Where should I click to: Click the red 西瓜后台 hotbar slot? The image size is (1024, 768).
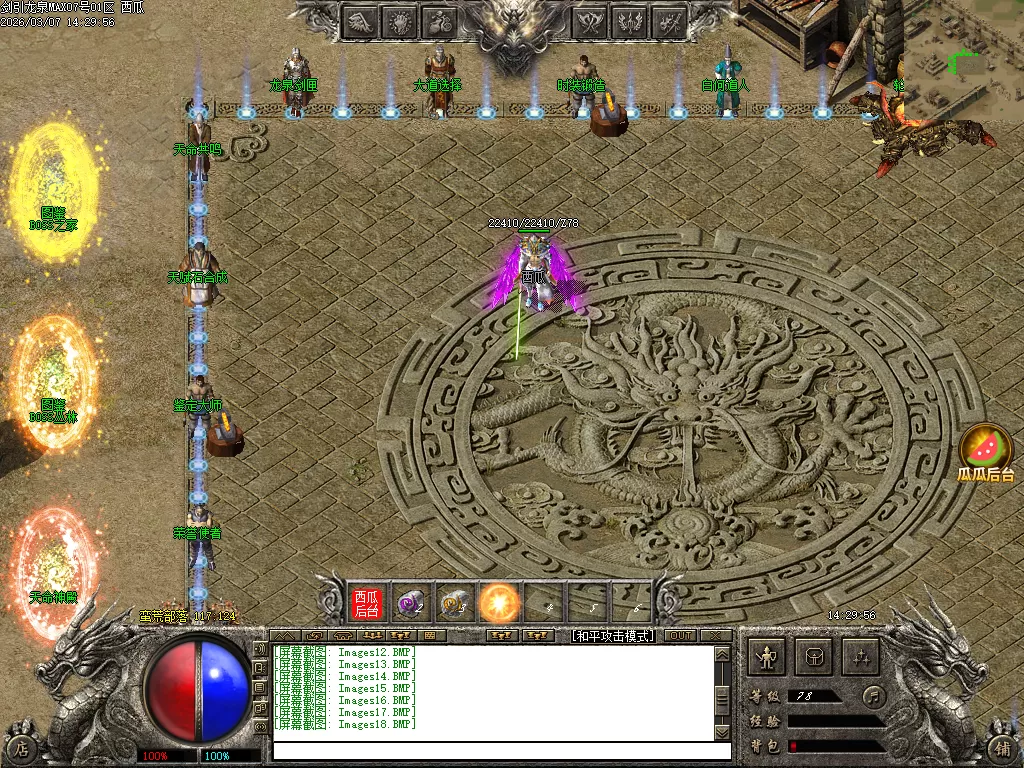367,603
